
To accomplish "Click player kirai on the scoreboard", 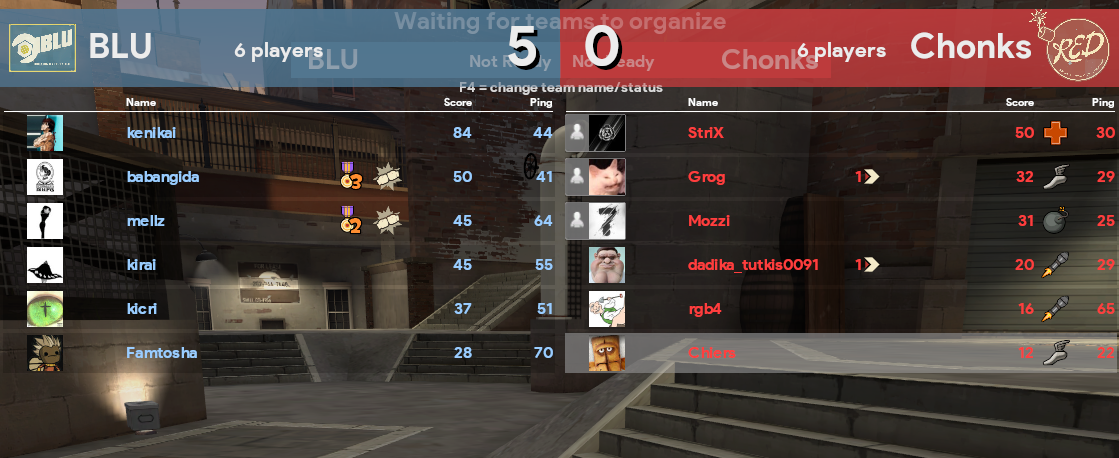I will 143,265.
